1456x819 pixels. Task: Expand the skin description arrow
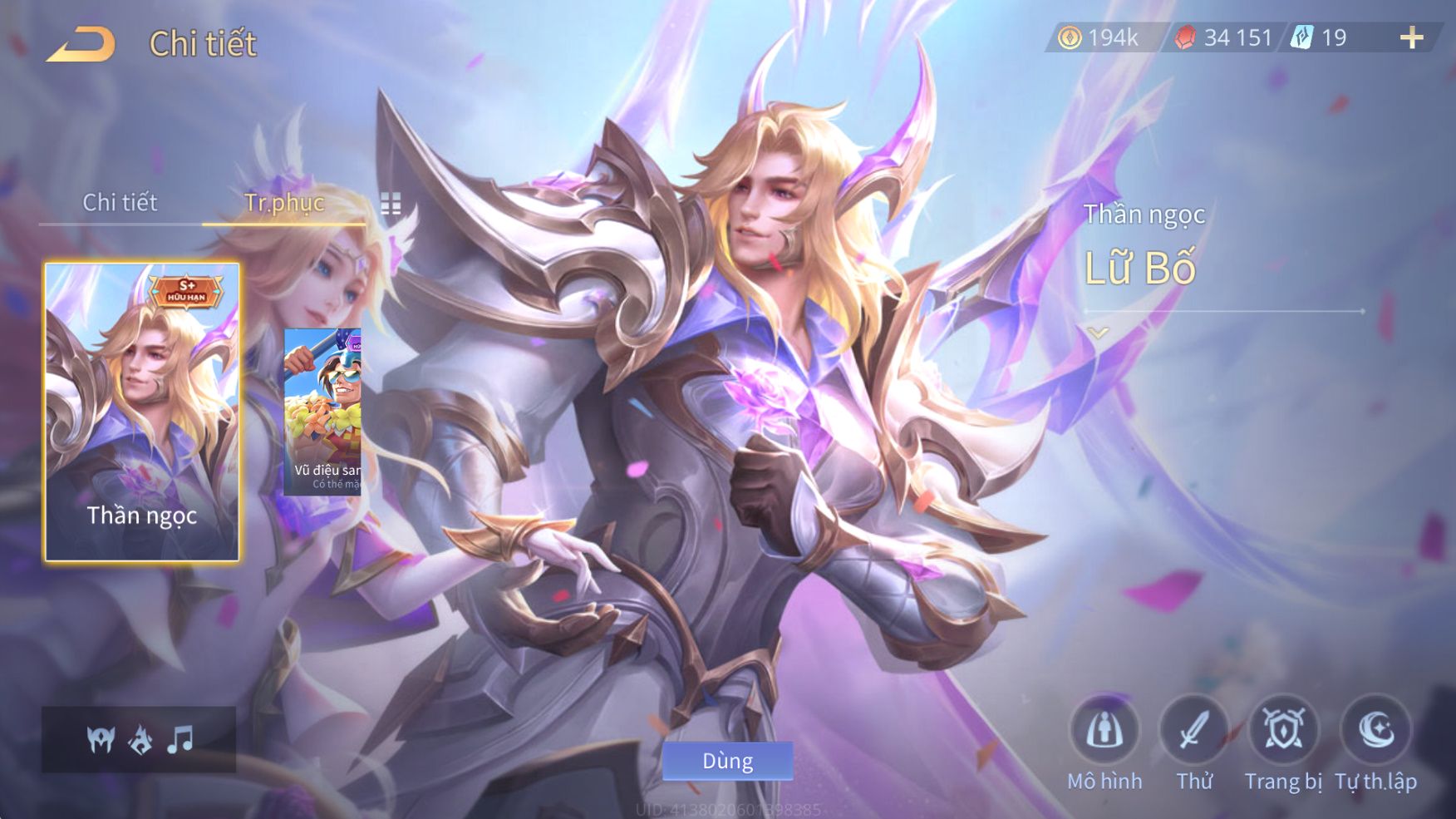click(x=1098, y=333)
